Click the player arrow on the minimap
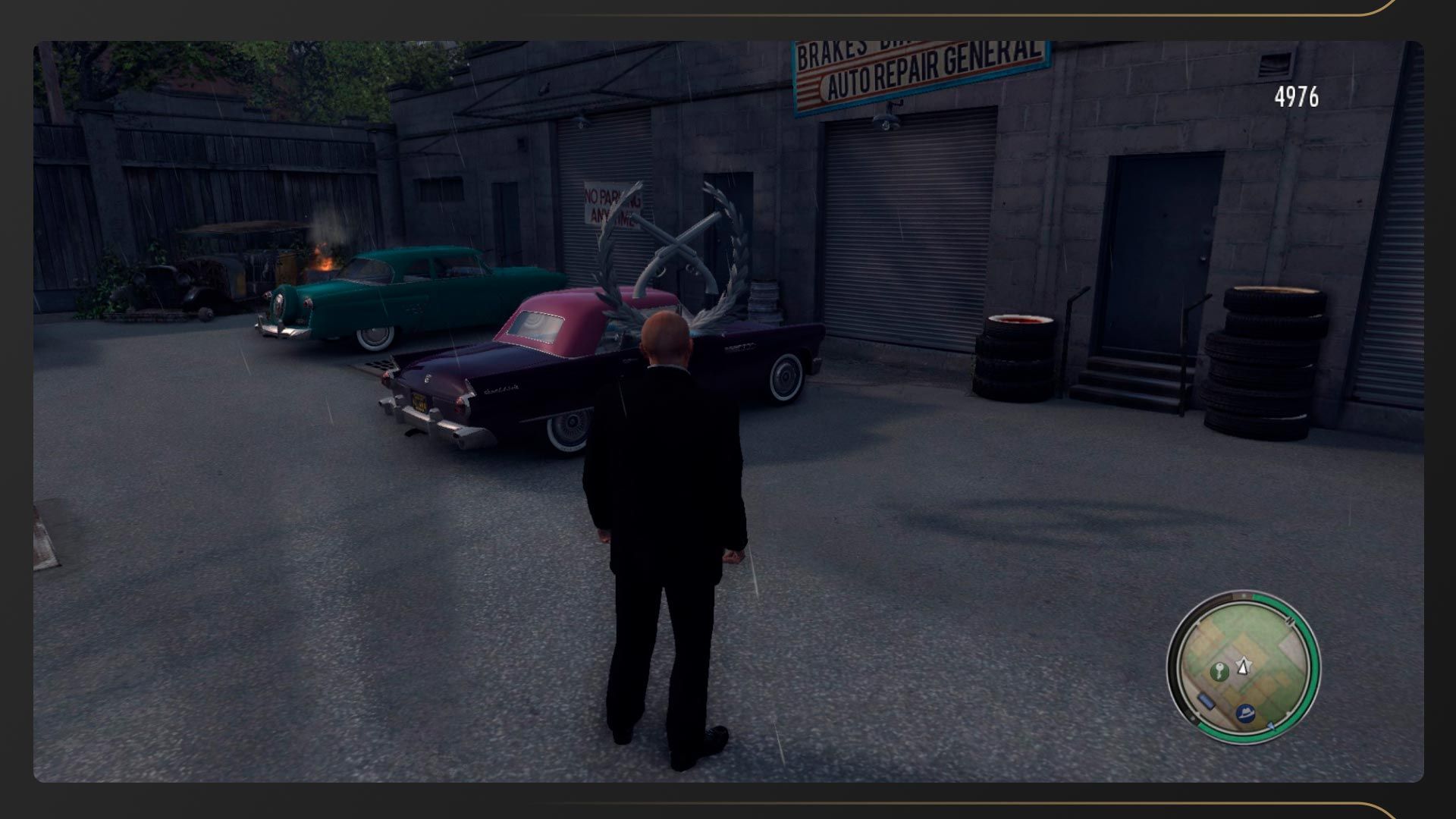The height and width of the screenshot is (819, 1456). 1243,666
